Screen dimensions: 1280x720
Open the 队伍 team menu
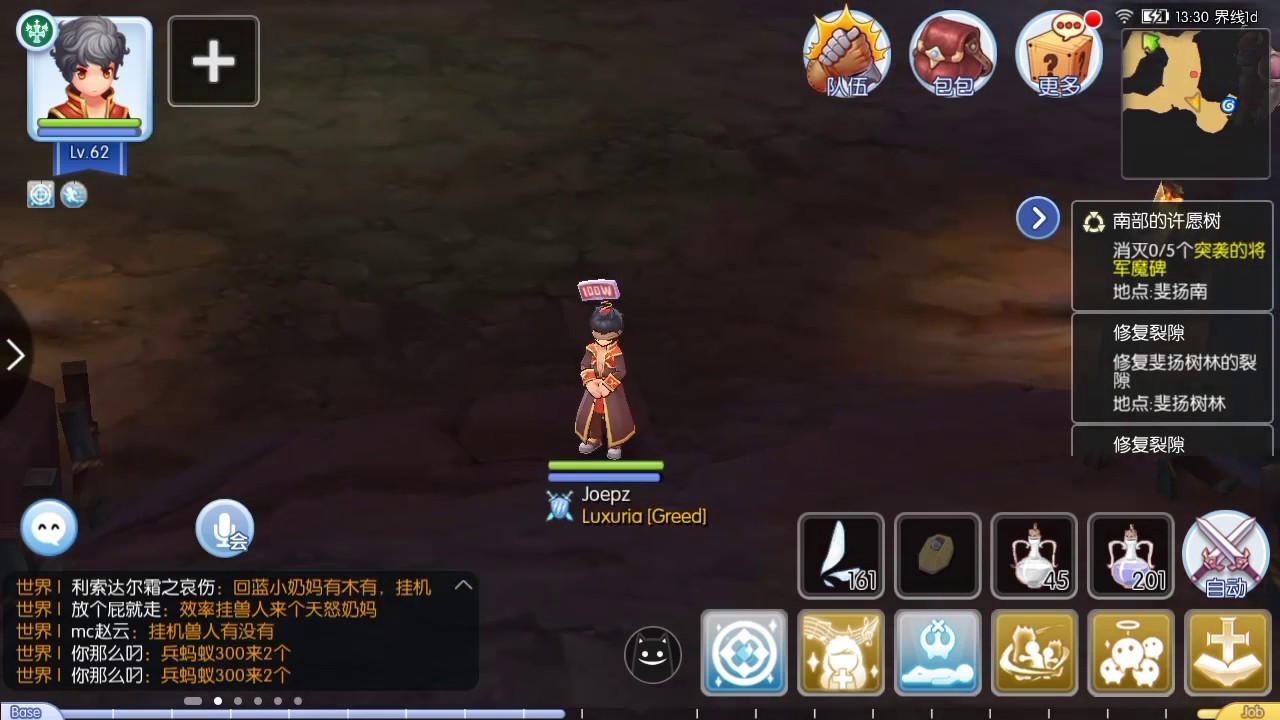[x=847, y=54]
